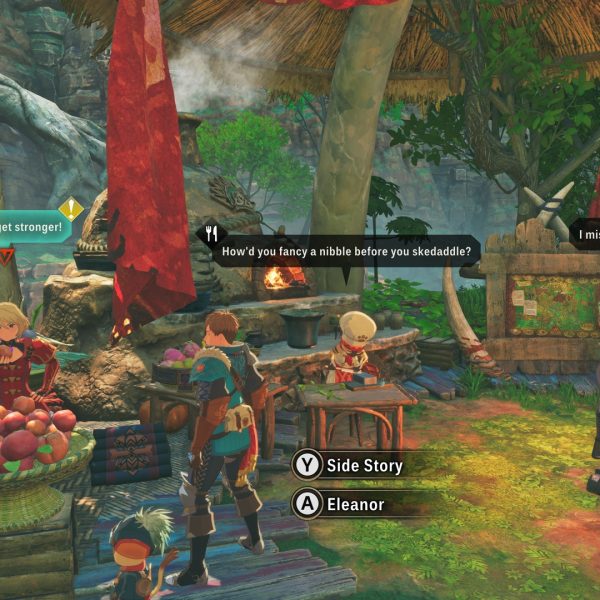The height and width of the screenshot is (600, 600).
Task: Click the "fancy a nibble" speech bubble
Action: pyautogui.click(x=340, y=249)
